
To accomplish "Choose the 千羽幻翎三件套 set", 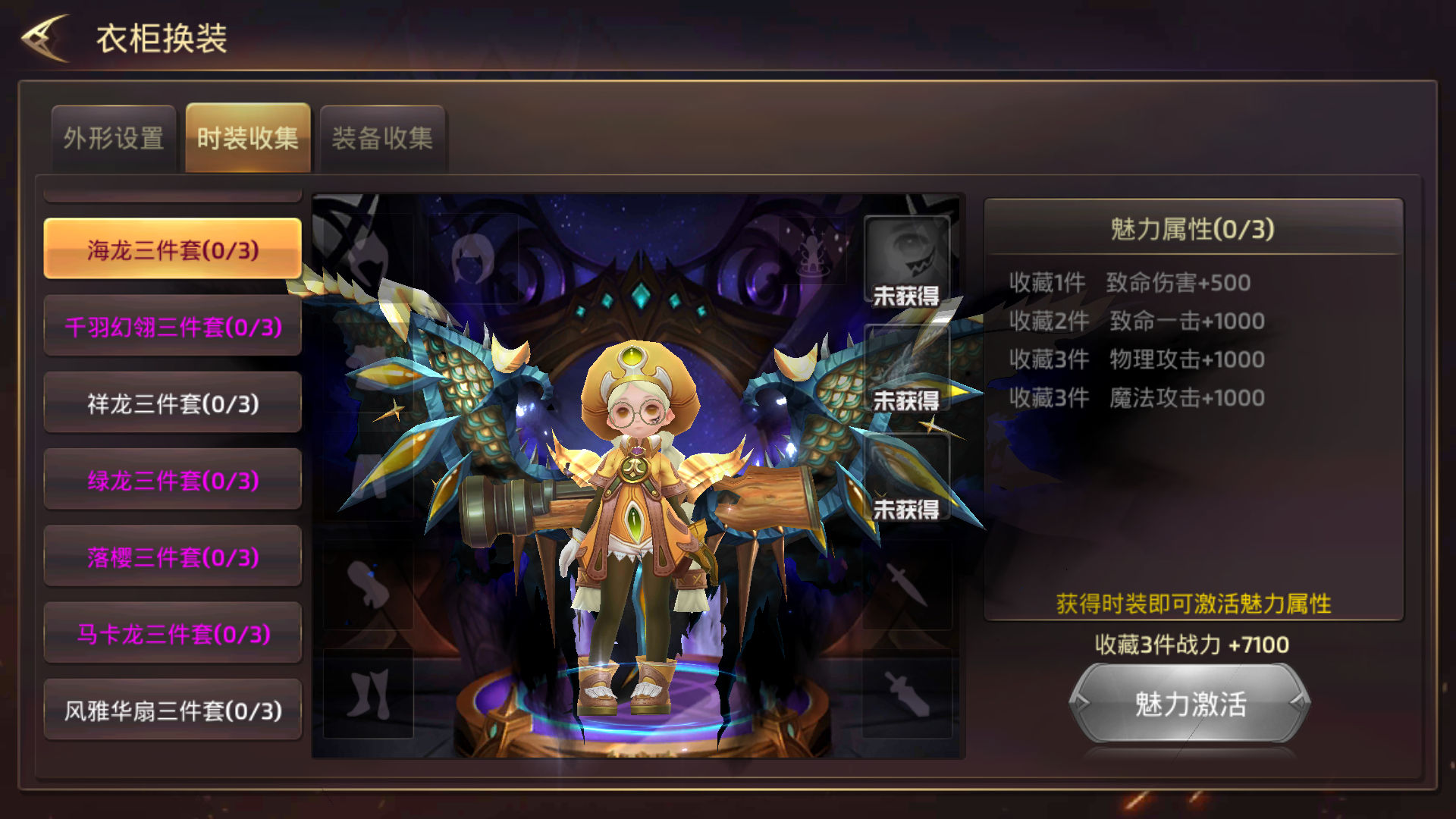I will [173, 327].
